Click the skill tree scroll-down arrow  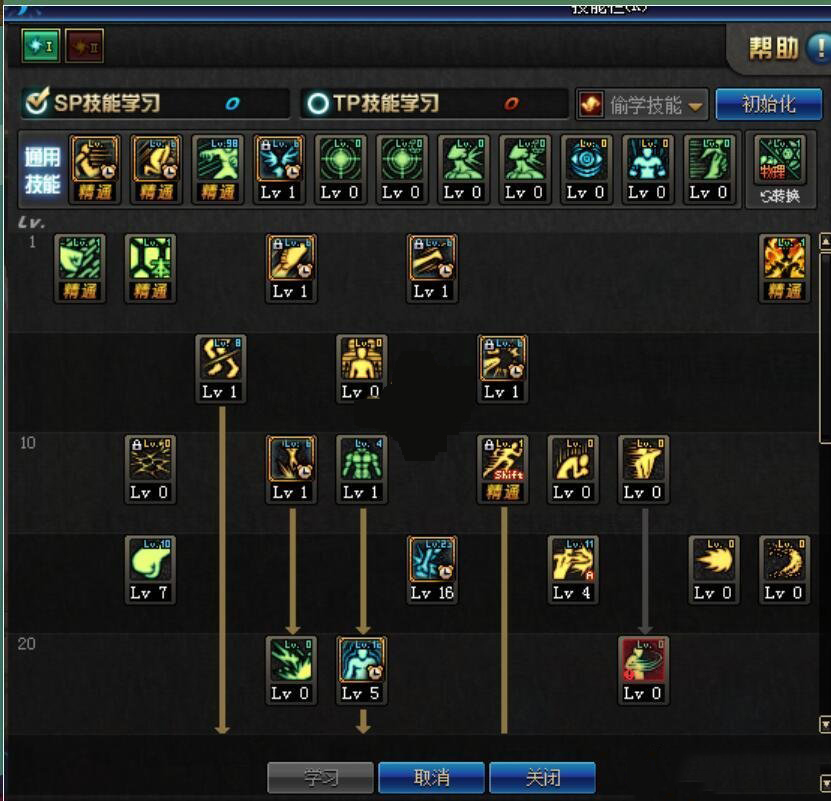pos(824,724)
